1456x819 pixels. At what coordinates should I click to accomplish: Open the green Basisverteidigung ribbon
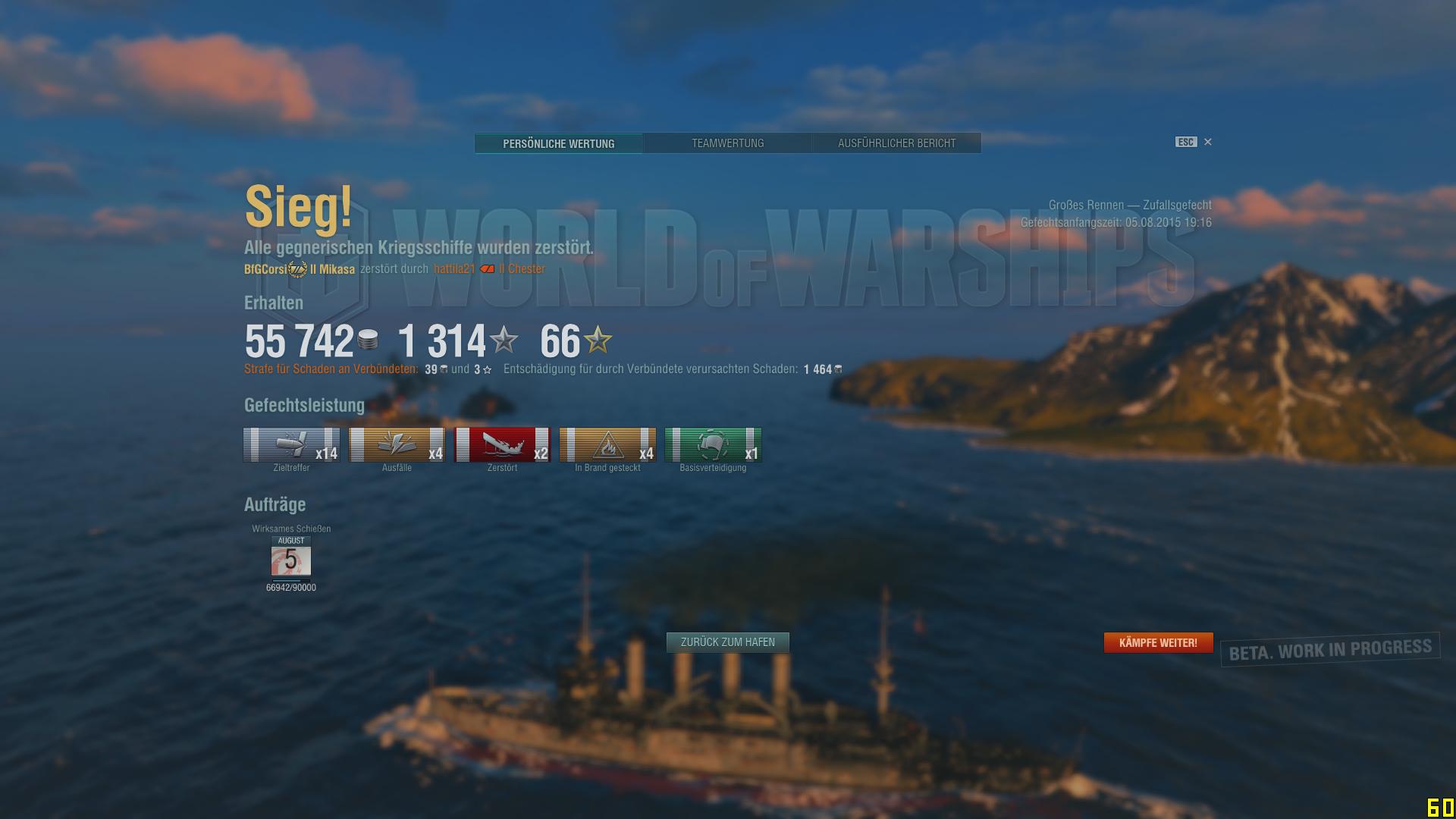(x=713, y=444)
